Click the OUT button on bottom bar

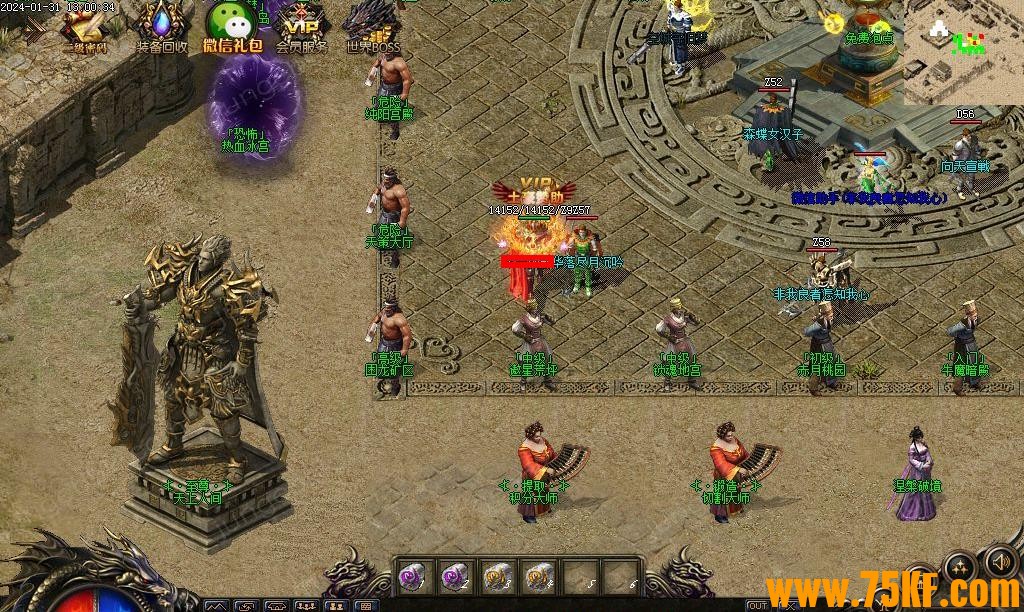click(x=758, y=605)
